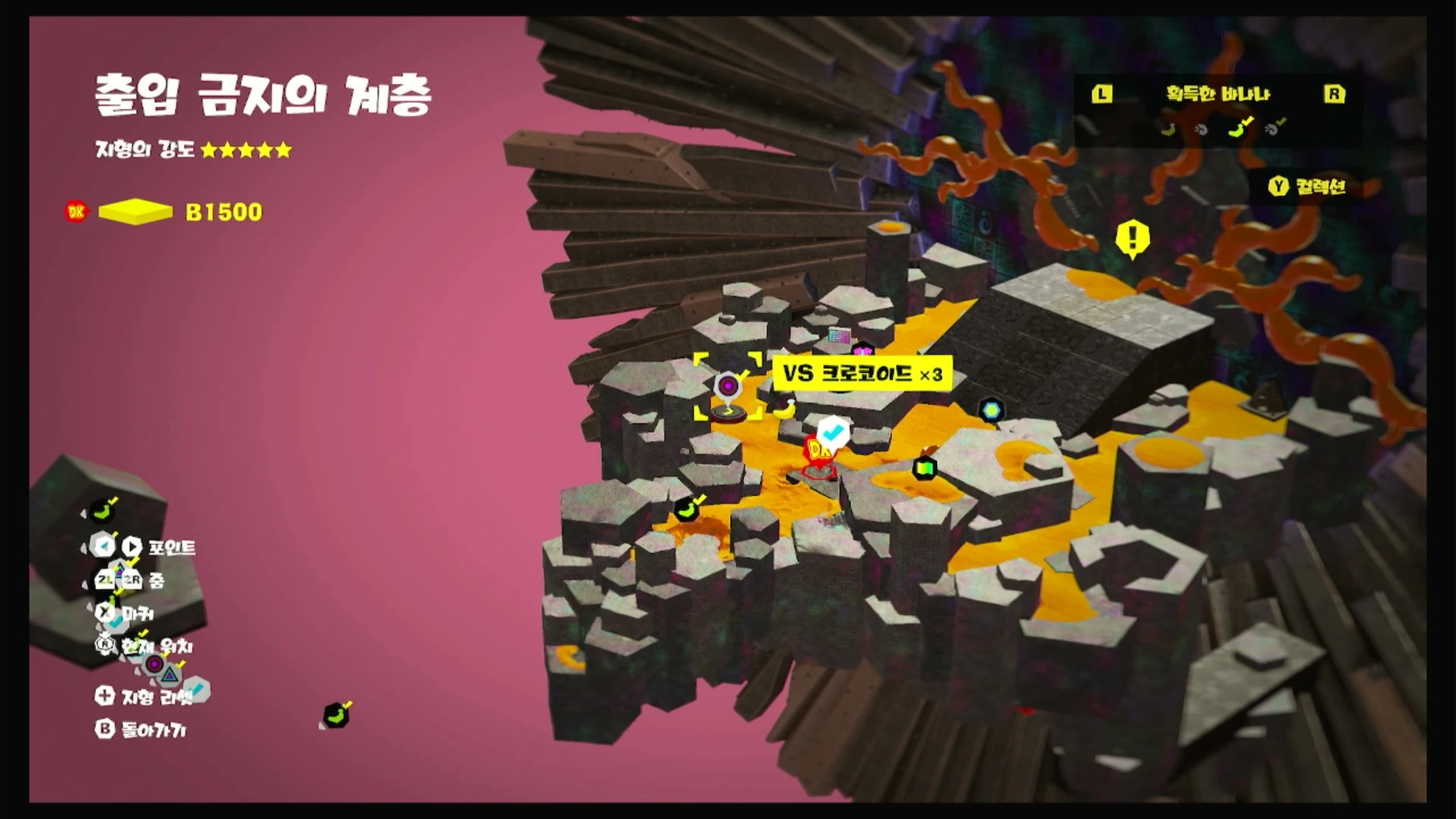Choose the banana marker floating on pink background
This screenshot has width=1456, height=819.
336,715
